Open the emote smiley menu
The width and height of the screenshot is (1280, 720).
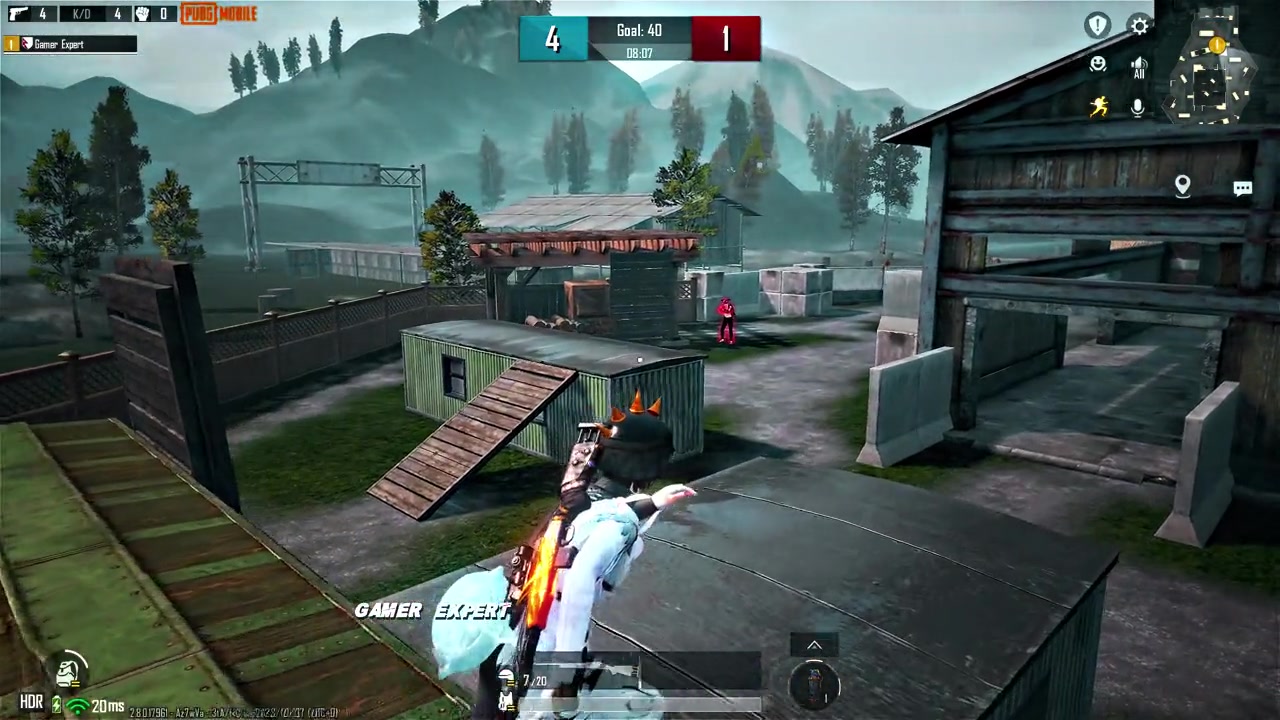tap(1098, 65)
